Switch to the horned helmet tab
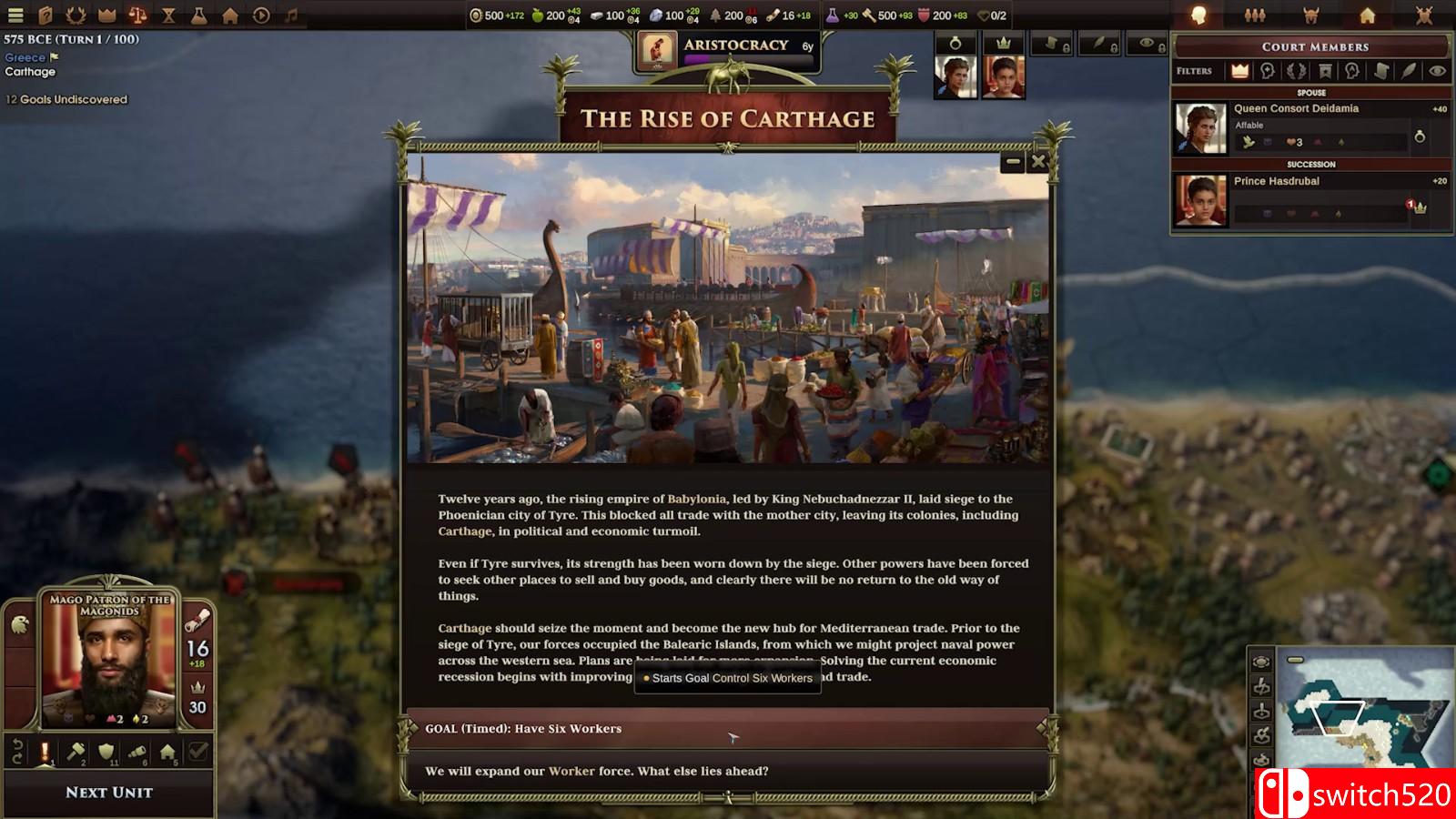This screenshot has height=819, width=1456. point(1311,15)
